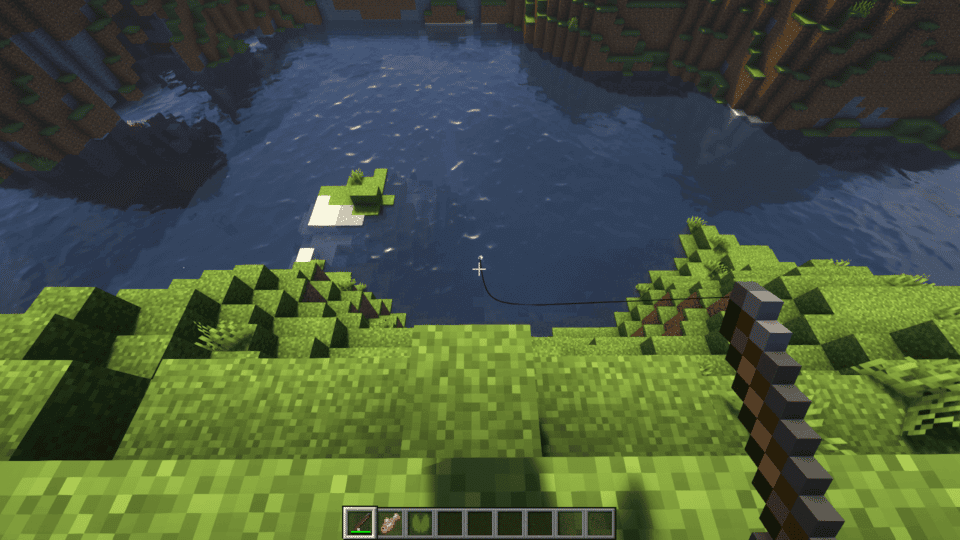The height and width of the screenshot is (540, 960).
Task: Choose the lily pad hotbar slot
Action: coord(420,522)
